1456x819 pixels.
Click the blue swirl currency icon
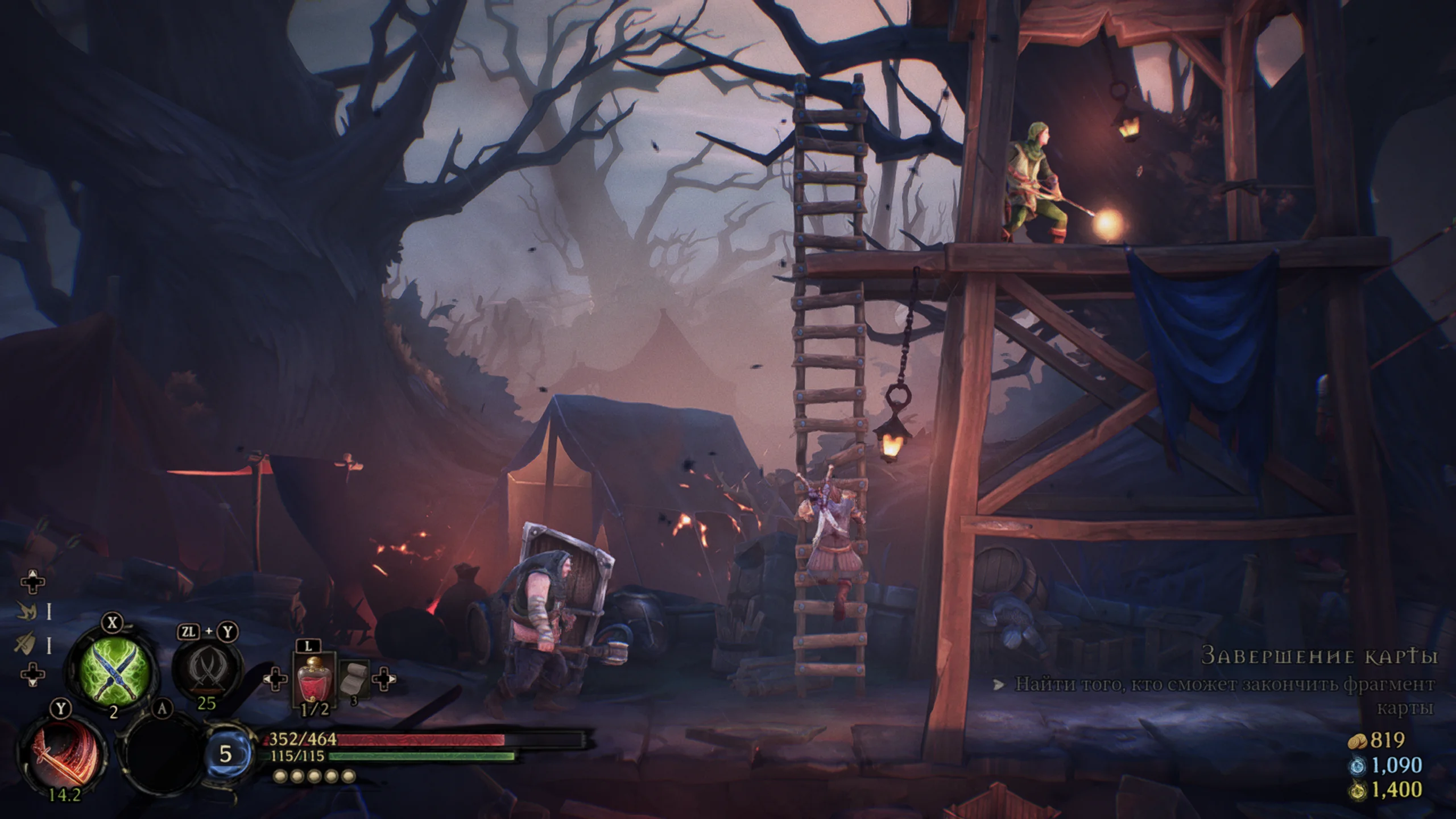pos(1356,766)
